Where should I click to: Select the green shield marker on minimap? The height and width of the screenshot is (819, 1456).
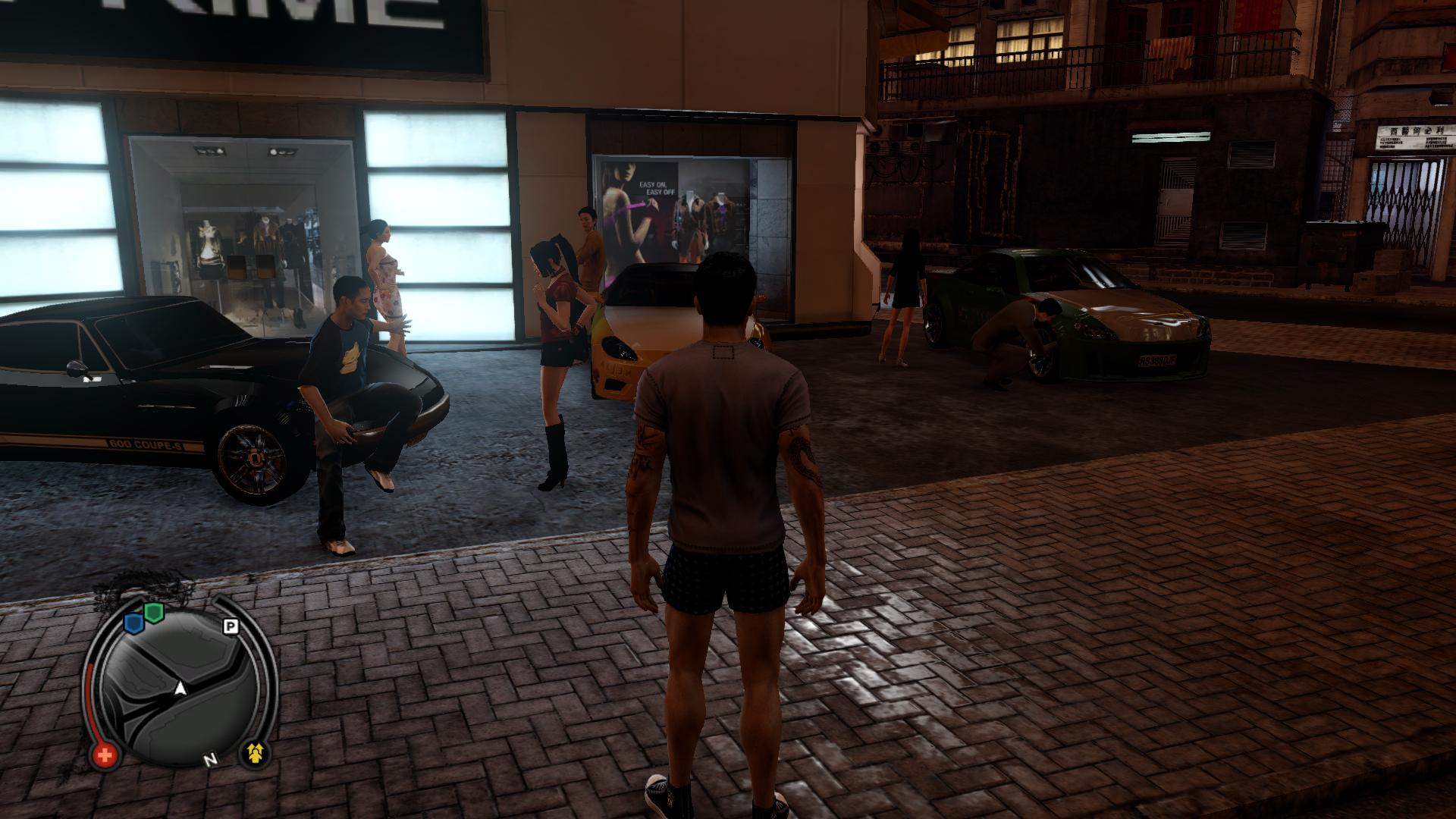(155, 613)
